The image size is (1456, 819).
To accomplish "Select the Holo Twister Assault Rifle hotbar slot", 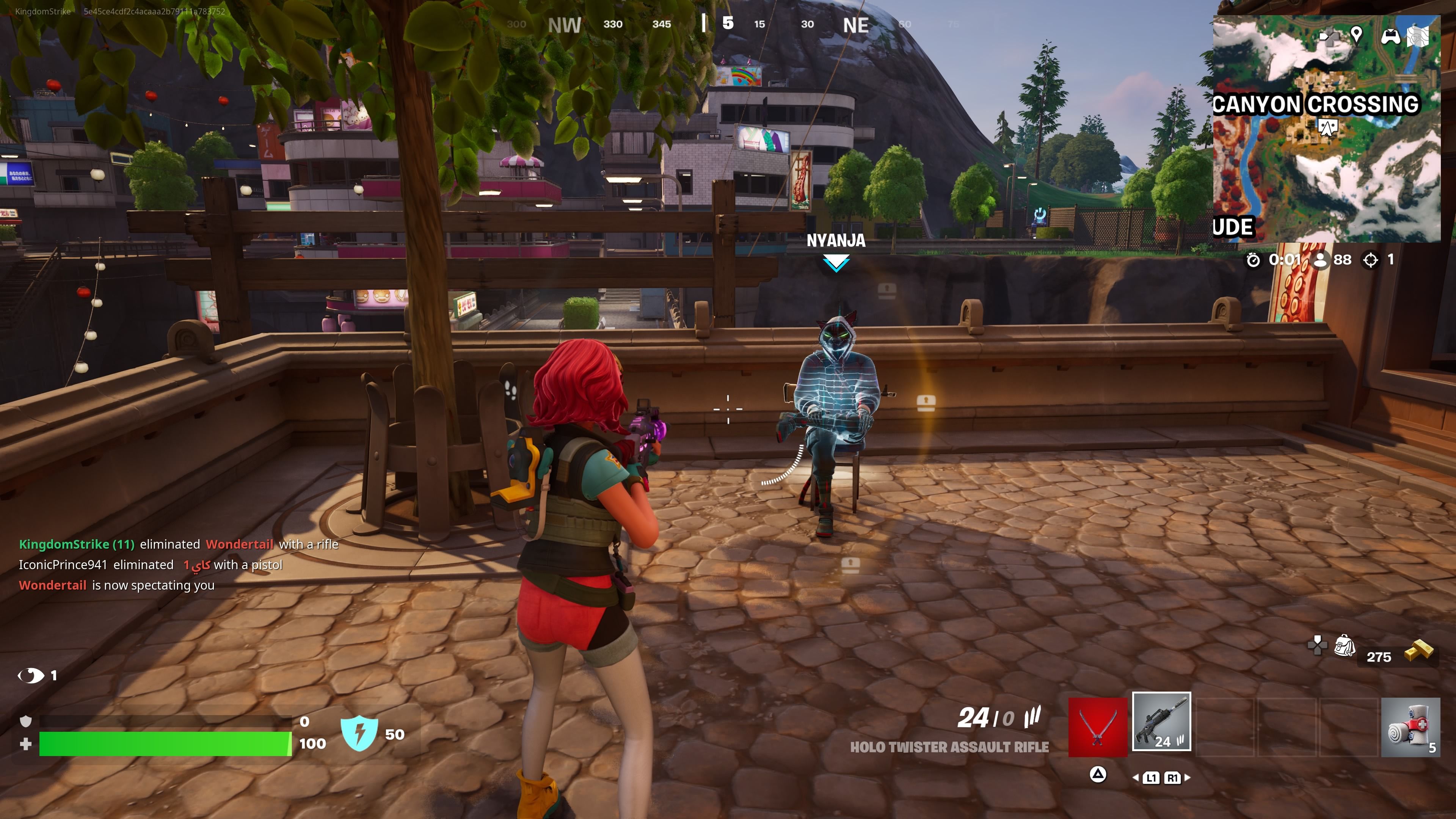I will point(1163,729).
